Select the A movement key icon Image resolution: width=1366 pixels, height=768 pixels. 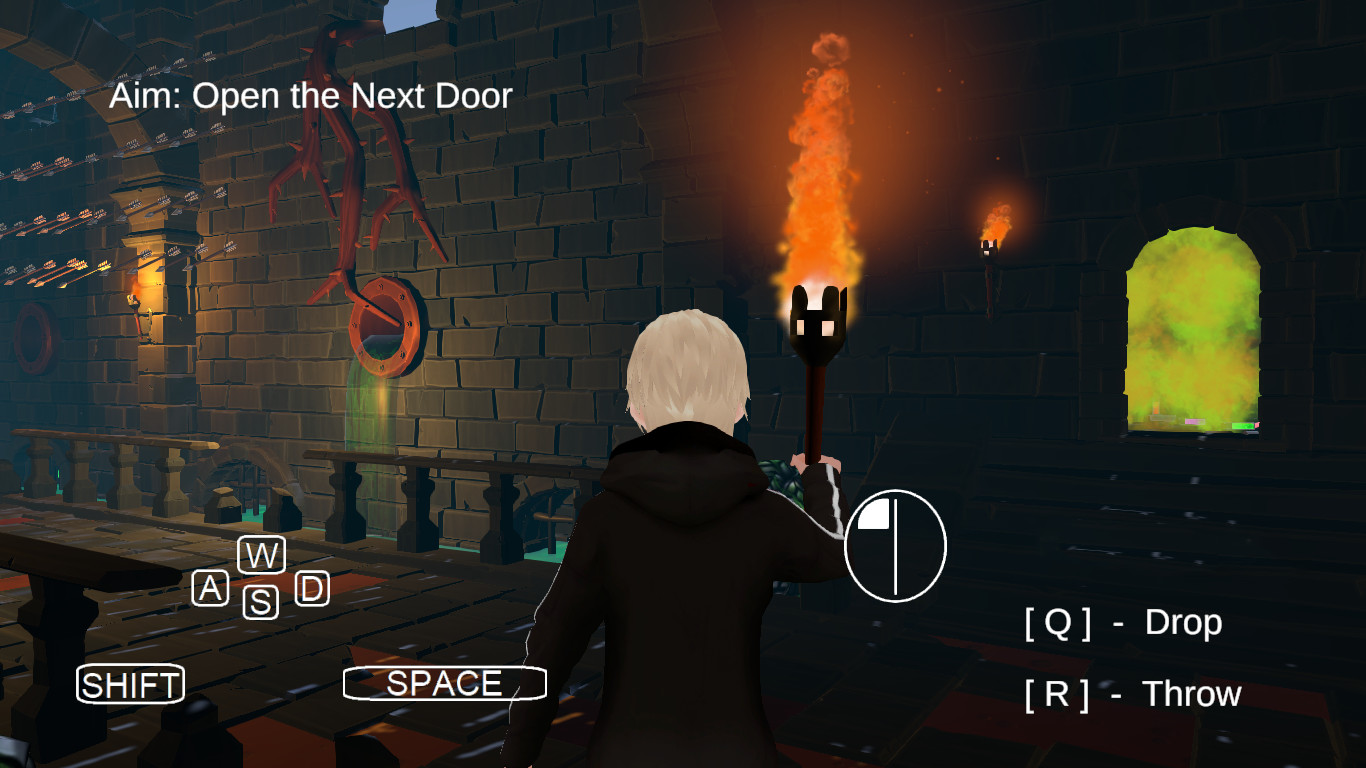(x=210, y=590)
